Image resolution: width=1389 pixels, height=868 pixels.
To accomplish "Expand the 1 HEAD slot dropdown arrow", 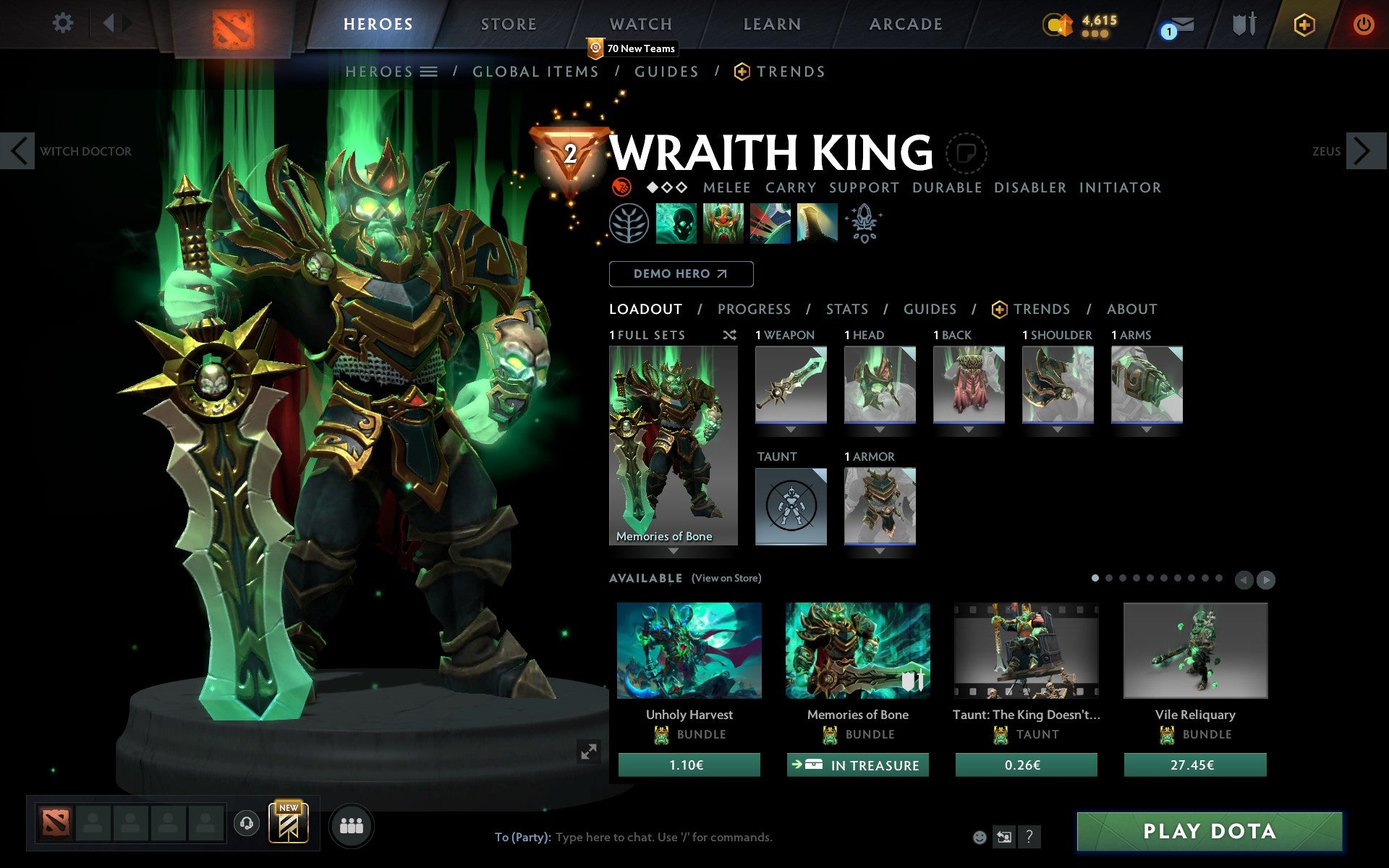I will pyautogui.click(x=880, y=428).
